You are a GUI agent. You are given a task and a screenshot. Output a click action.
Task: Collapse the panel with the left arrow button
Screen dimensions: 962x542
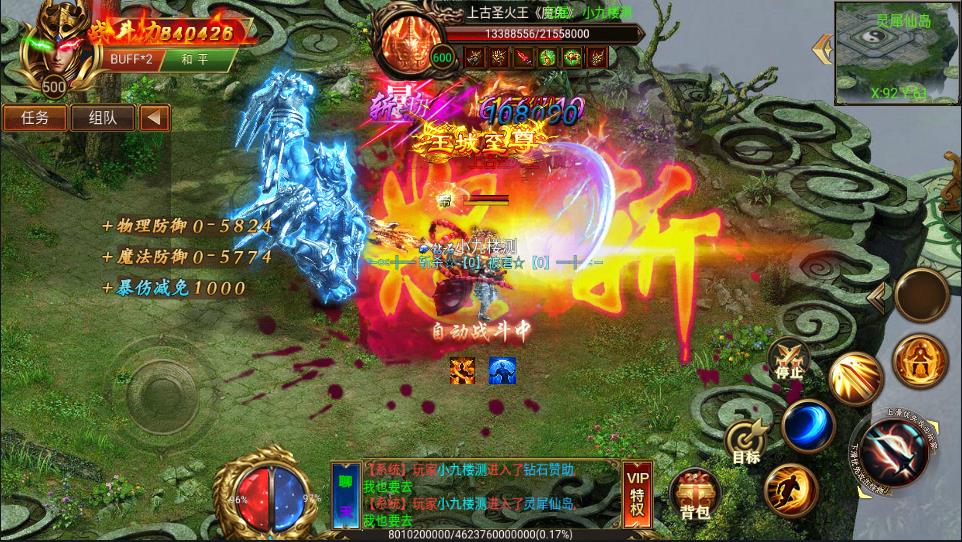(153, 117)
